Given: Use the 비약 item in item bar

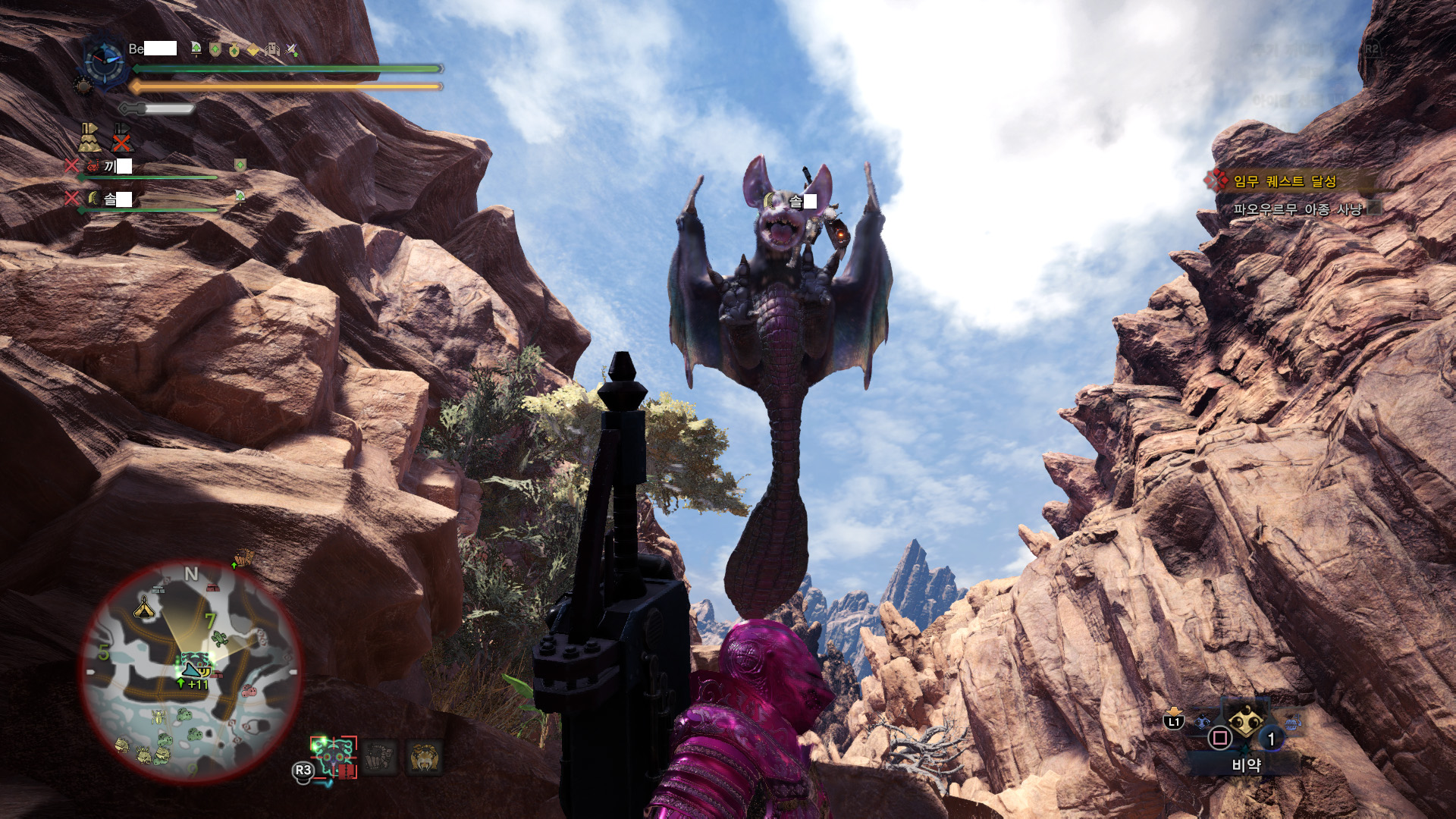Looking at the screenshot, I should (1245, 723).
